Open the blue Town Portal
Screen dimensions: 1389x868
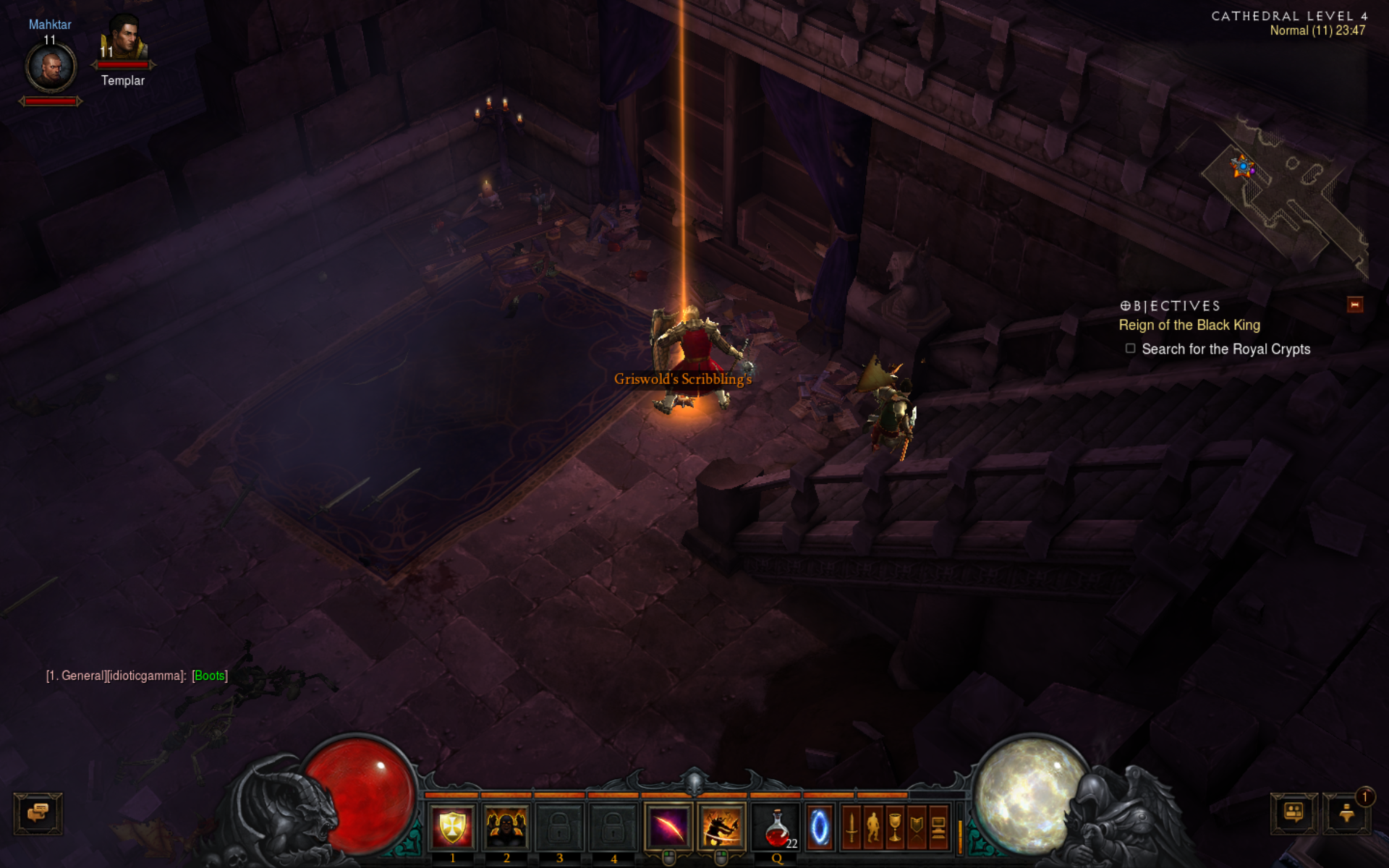(820, 827)
